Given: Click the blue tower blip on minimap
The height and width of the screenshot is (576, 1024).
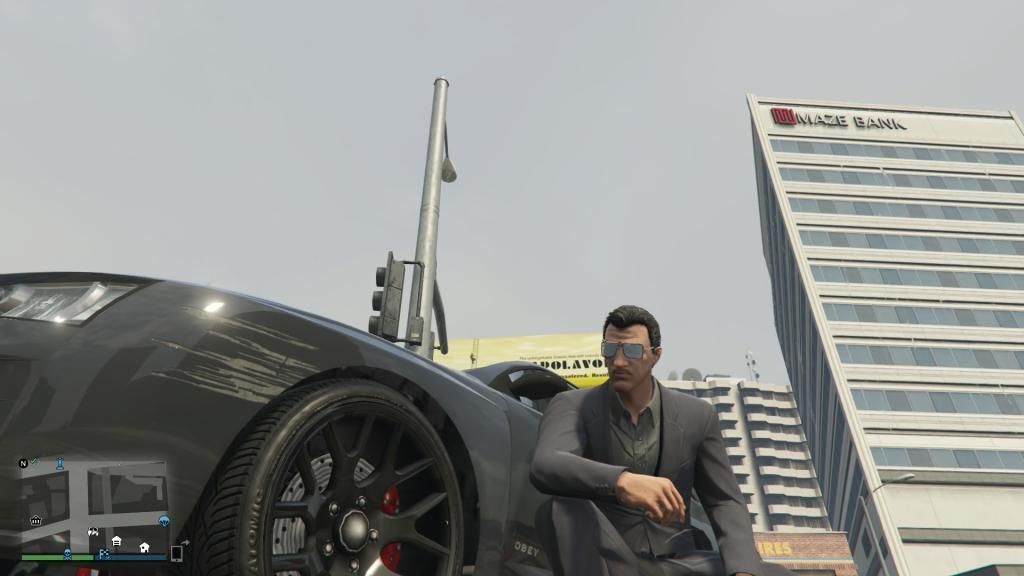Looking at the screenshot, I should (x=60, y=463).
